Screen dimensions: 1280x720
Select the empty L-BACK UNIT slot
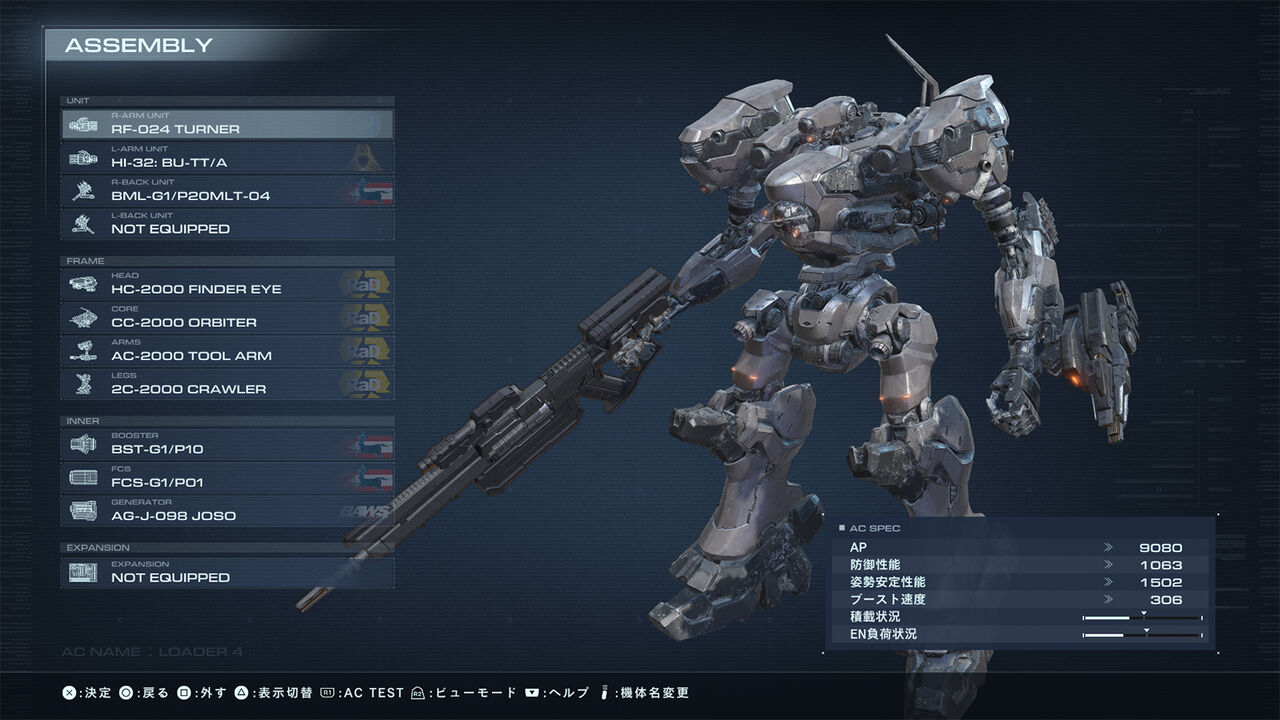227,224
